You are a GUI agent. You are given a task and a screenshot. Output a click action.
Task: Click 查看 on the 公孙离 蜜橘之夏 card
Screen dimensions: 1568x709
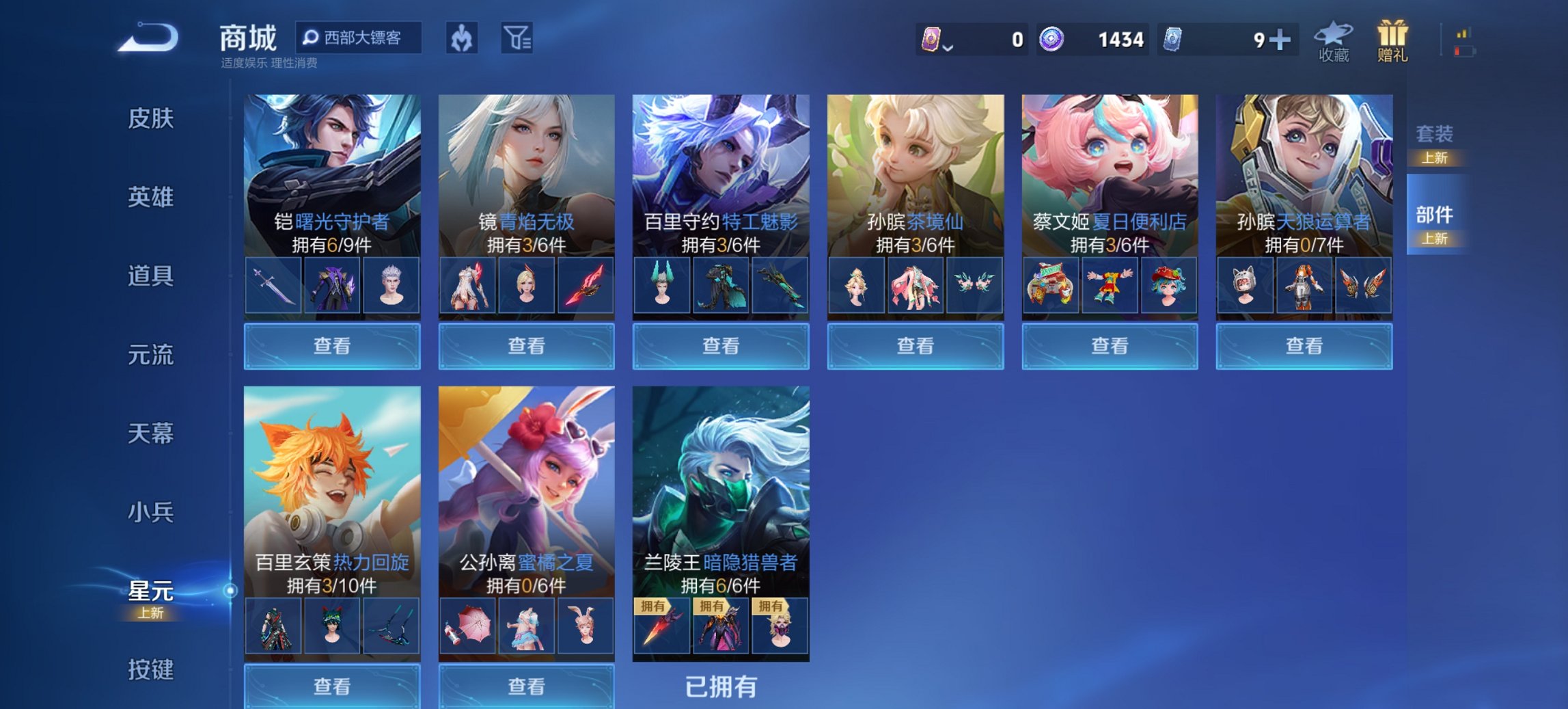[526, 686]
